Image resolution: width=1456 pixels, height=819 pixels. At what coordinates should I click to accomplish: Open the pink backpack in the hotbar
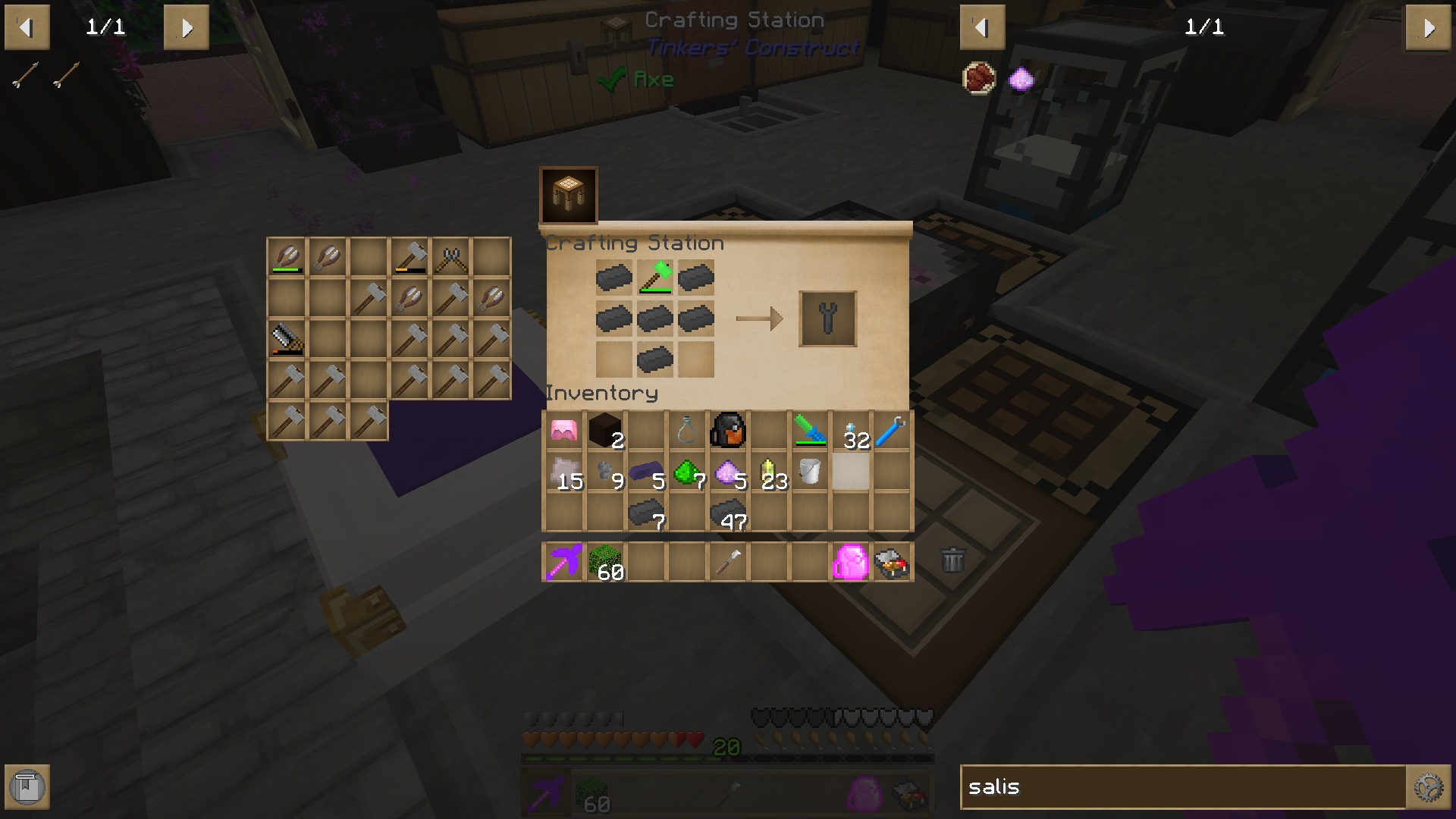pyautogui.click(x=851, y=561)
